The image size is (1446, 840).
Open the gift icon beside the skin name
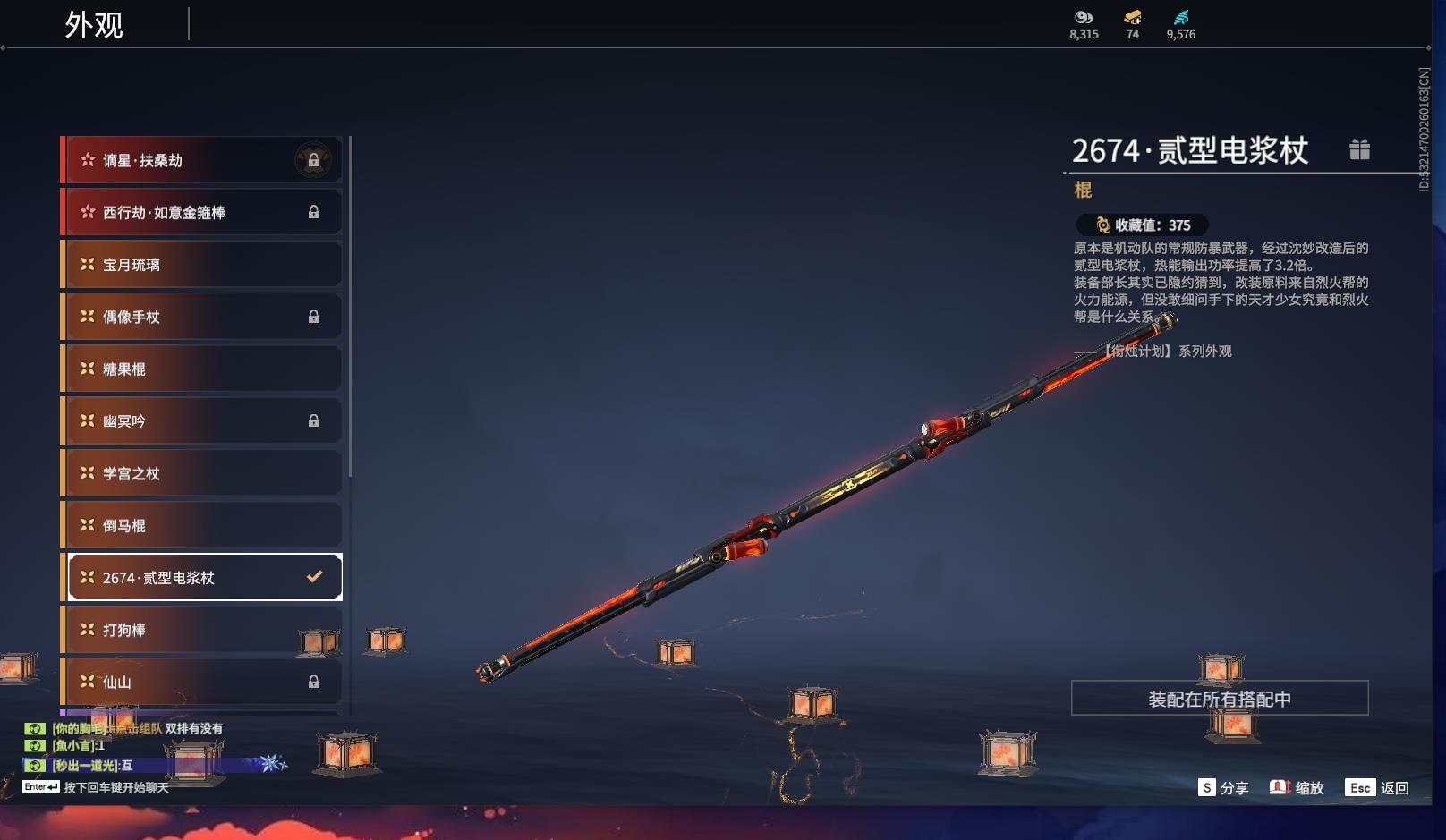(1359, 149)
